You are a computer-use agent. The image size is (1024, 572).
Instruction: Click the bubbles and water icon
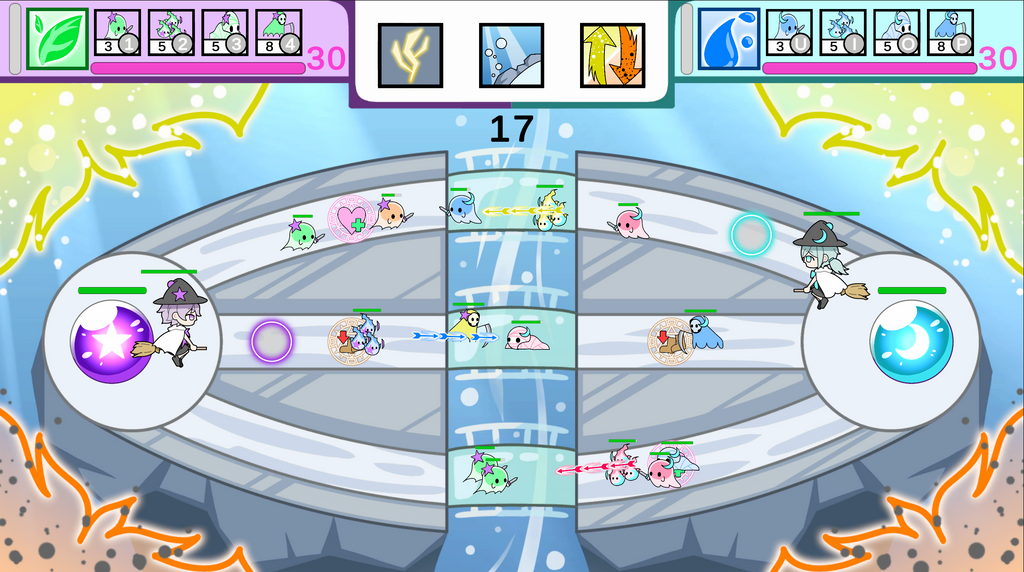point(511,55)
